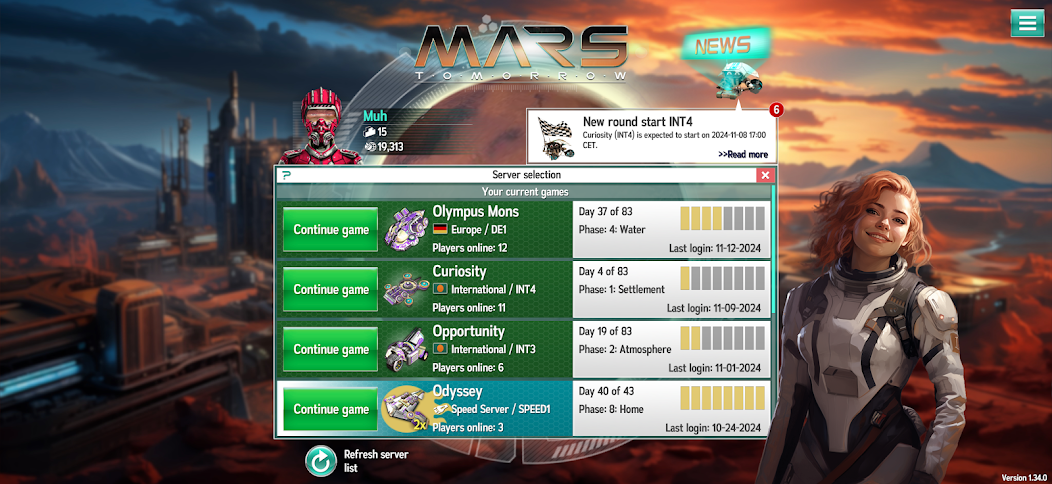
Task: Continue the Olympus Mons game
Action: [330, 230]
